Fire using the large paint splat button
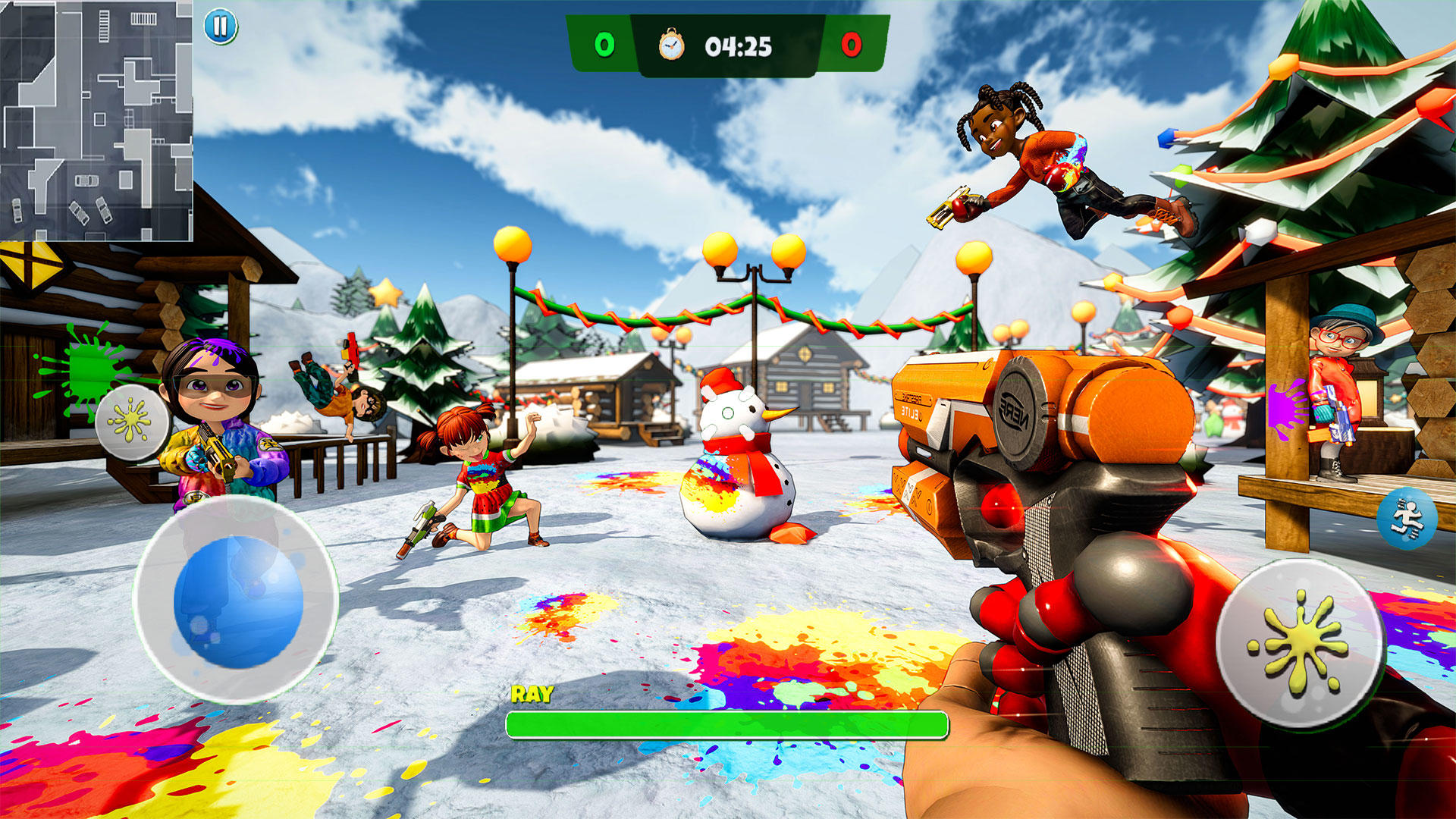 tap(1301, 645)
